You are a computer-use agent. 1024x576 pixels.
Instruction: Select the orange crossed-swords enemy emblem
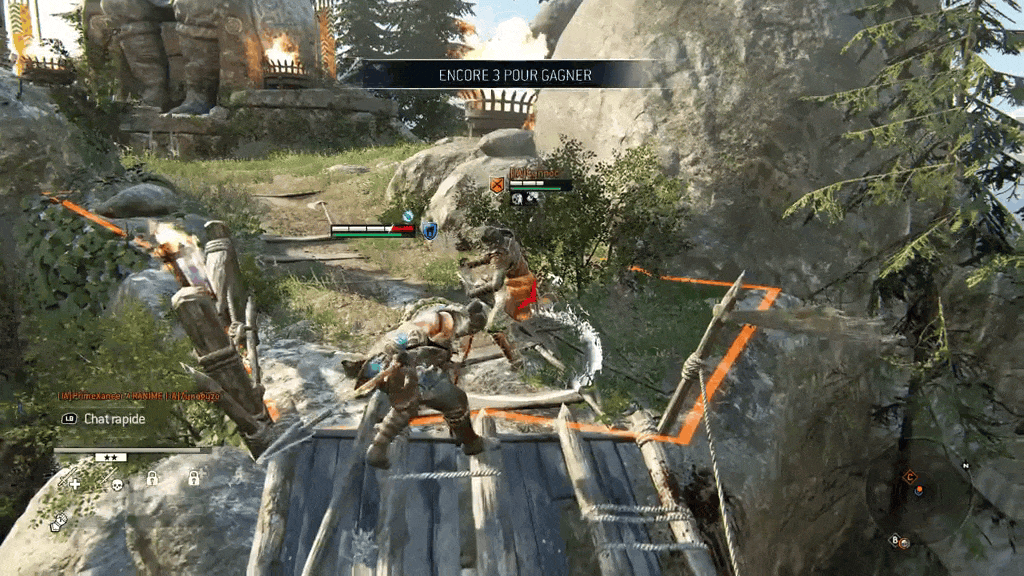pos(496,184)
